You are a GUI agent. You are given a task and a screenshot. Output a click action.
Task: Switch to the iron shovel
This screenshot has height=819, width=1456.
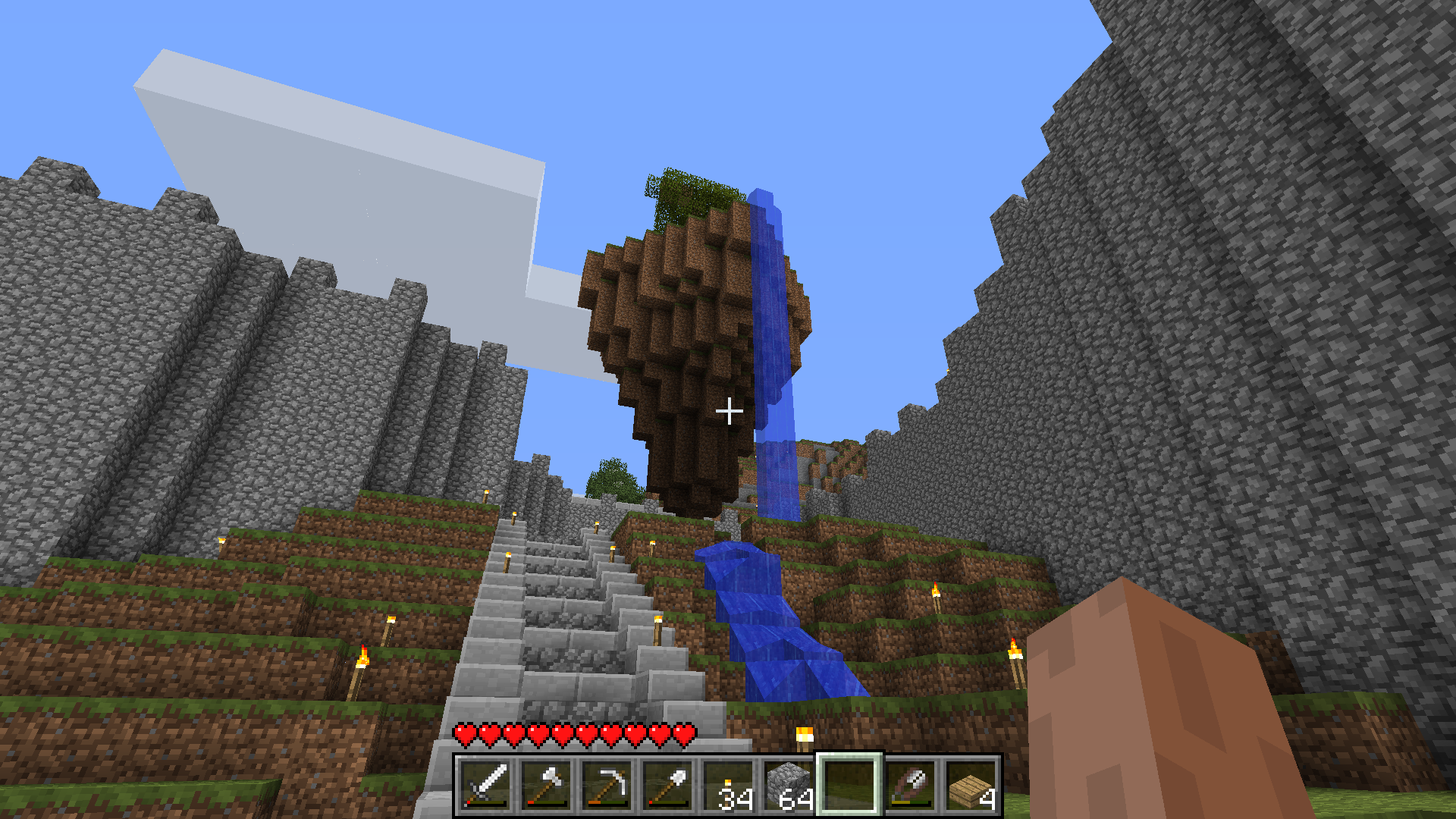[x=667, y=786]
